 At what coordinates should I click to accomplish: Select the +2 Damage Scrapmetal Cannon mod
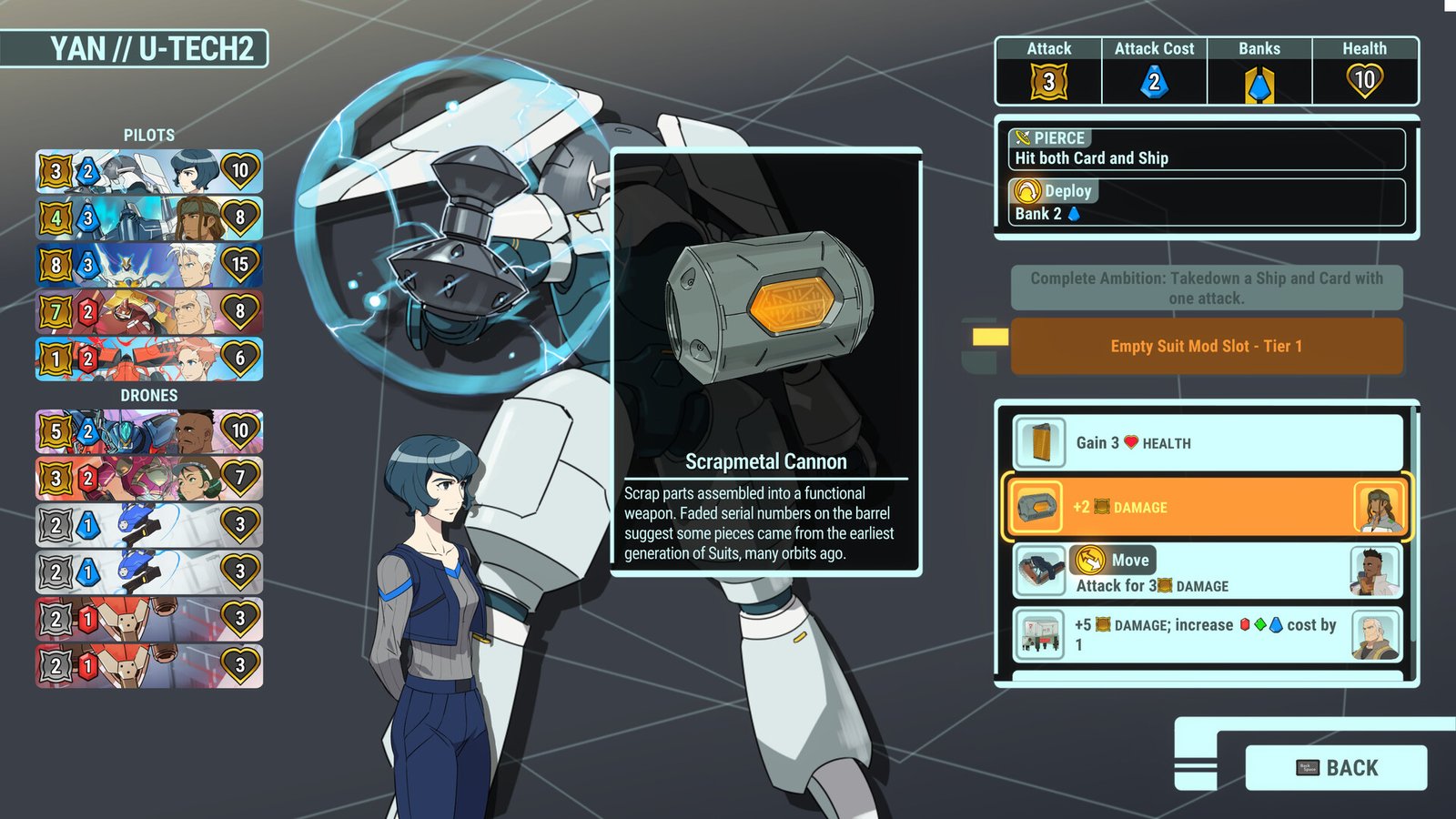(x=1207, y=507)
